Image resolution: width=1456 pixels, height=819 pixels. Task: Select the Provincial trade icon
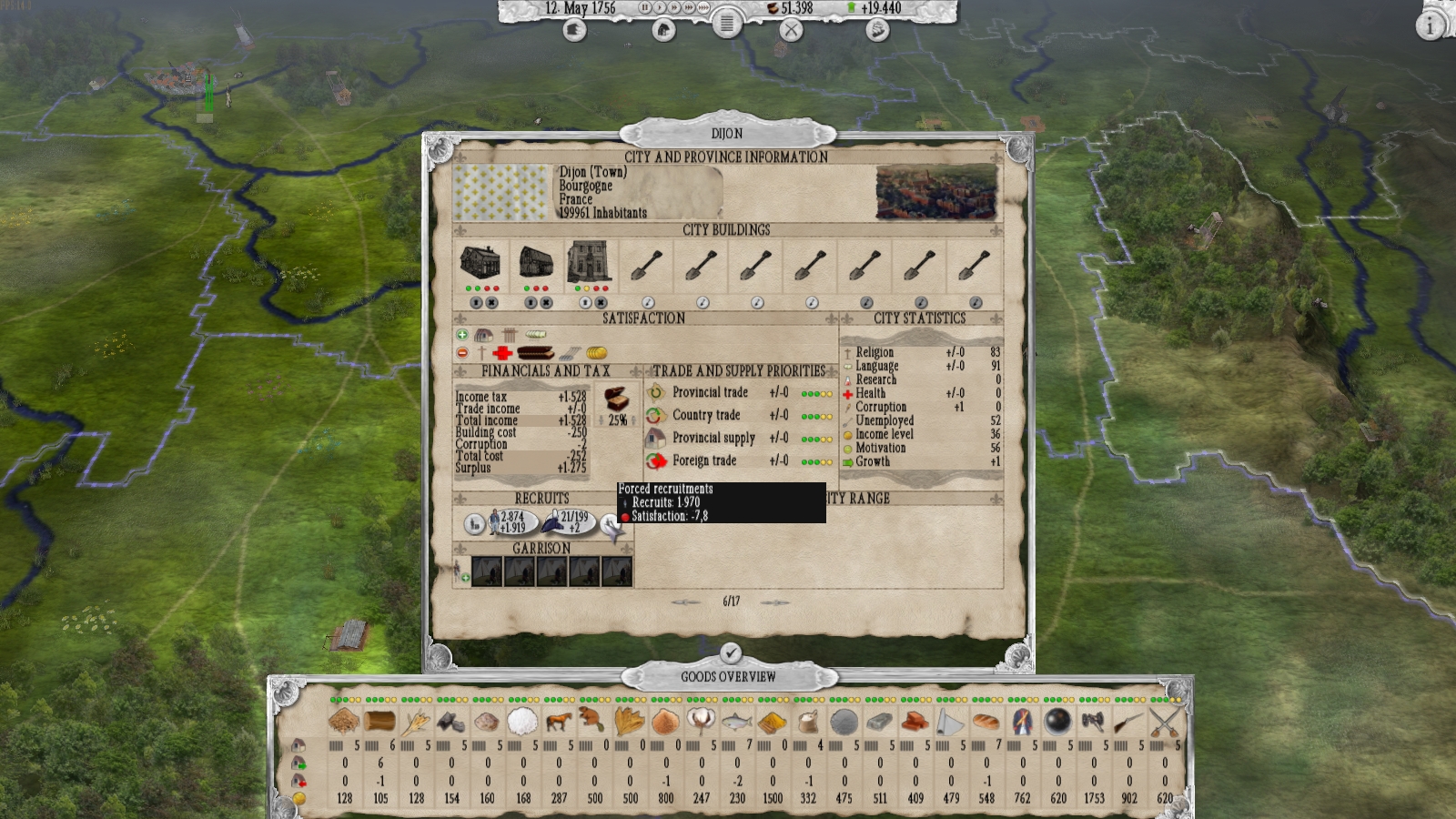click(x=654, y=393)
